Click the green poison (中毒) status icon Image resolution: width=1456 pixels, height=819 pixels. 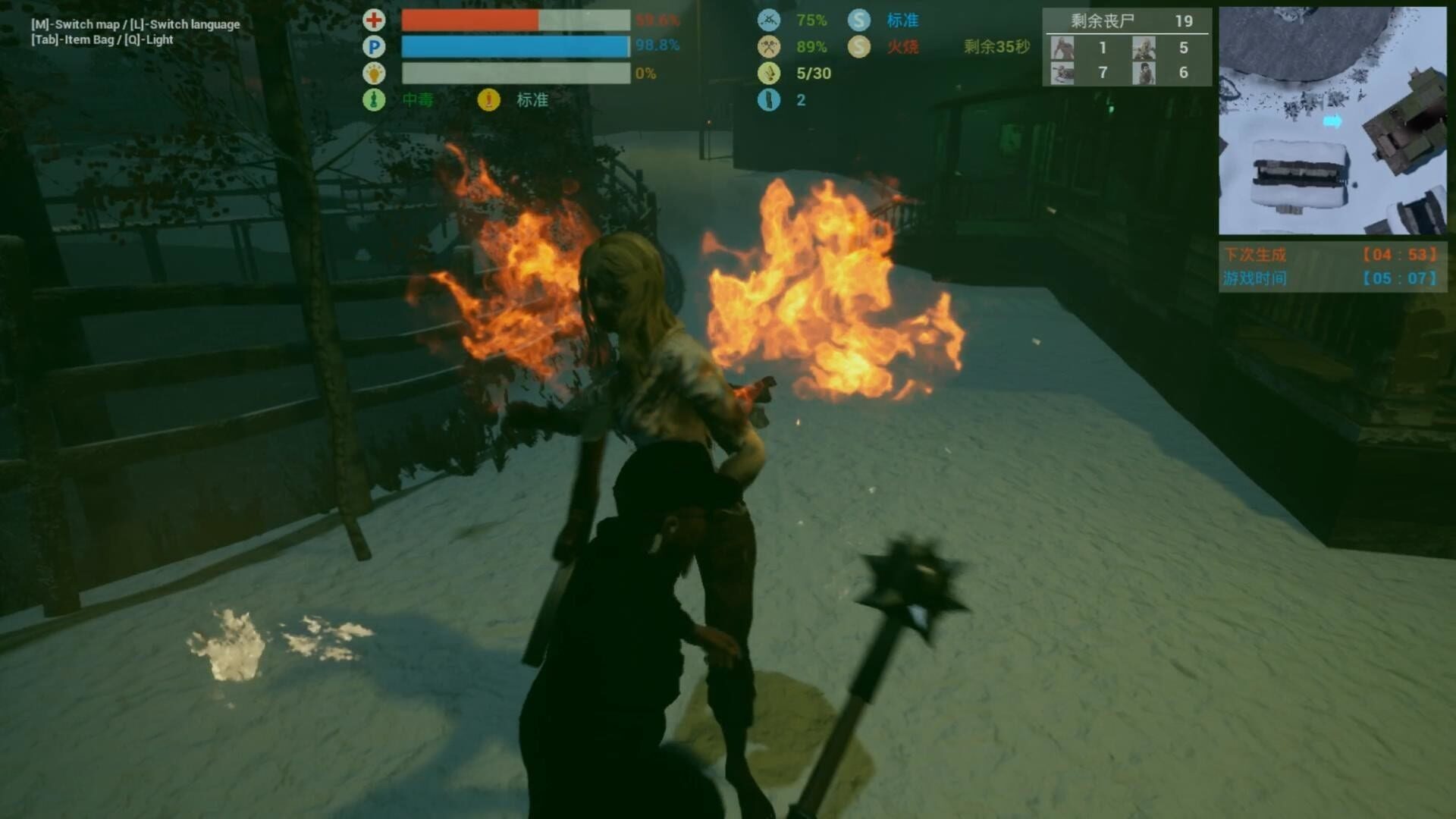click(x=372, y=99)
